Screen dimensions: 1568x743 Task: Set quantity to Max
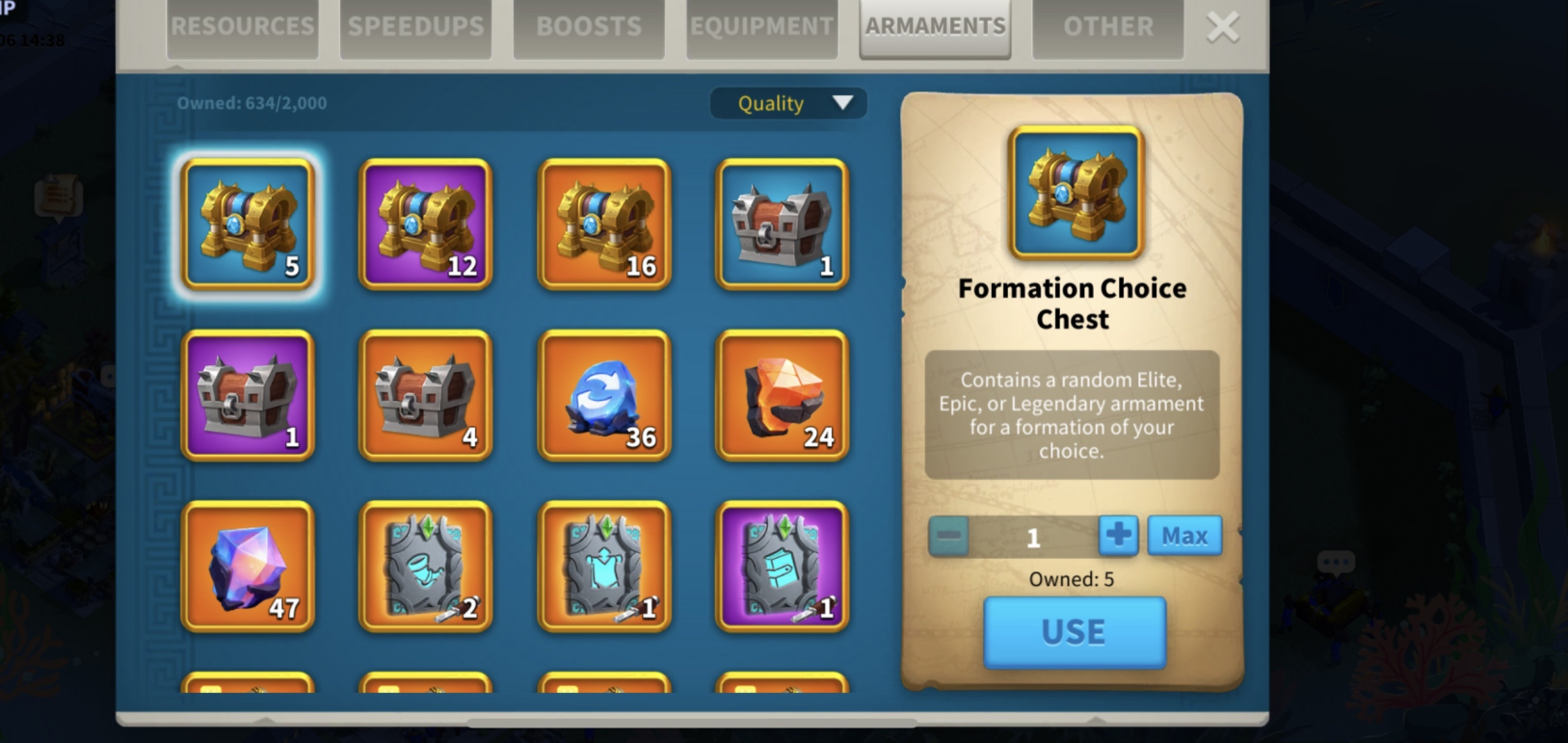[1184, 536]
